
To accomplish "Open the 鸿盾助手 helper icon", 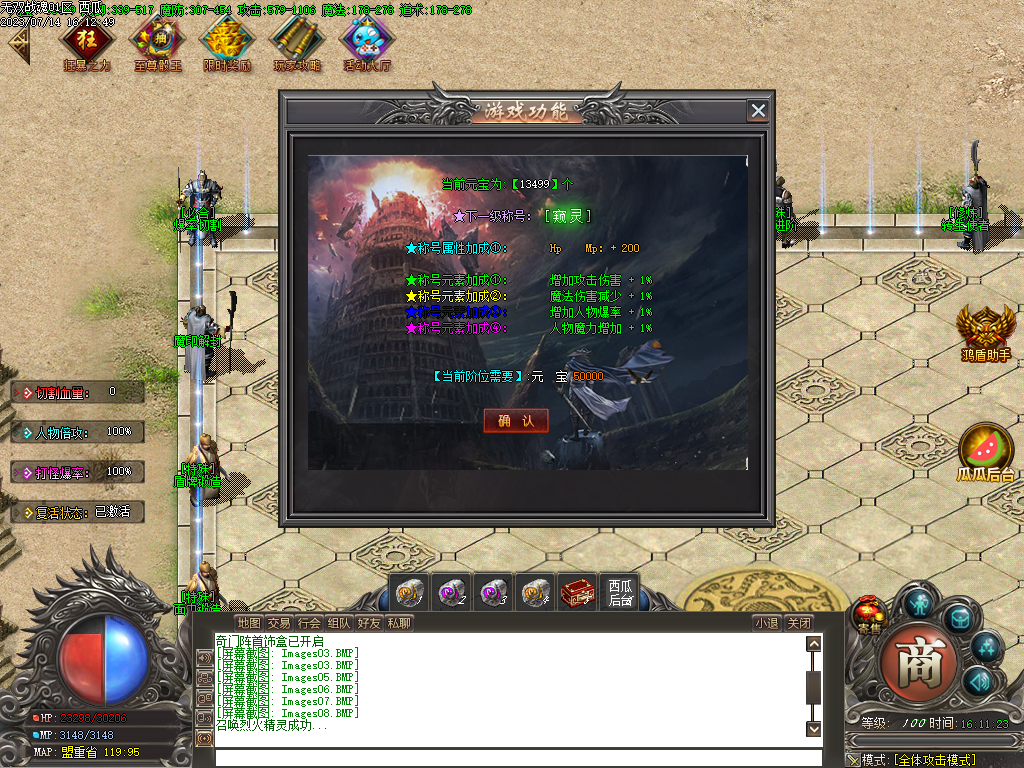I will tap(985, 328).
